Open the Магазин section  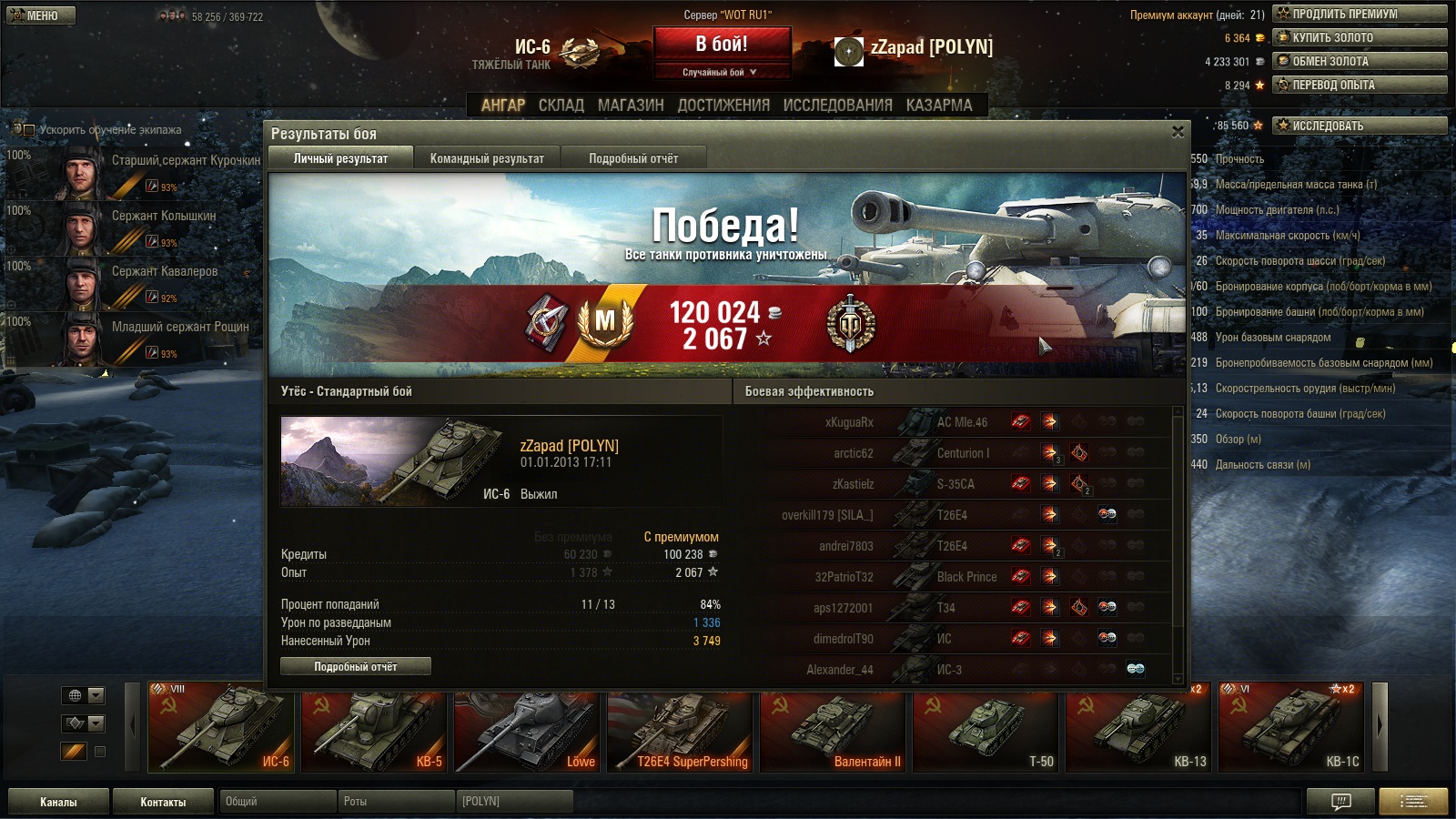[x=631, y=105]
